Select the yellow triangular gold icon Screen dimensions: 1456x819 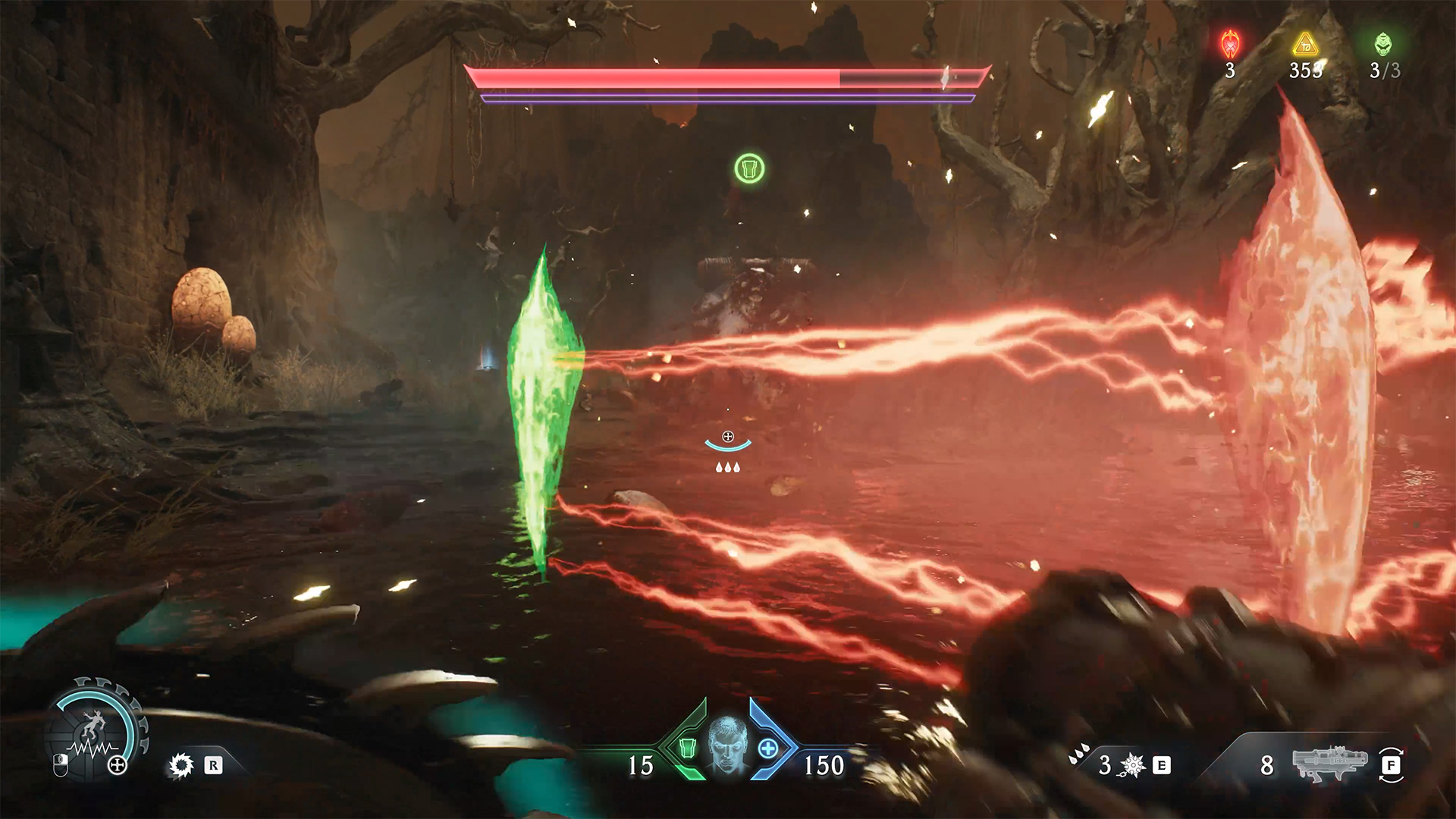pos(1305,45)
